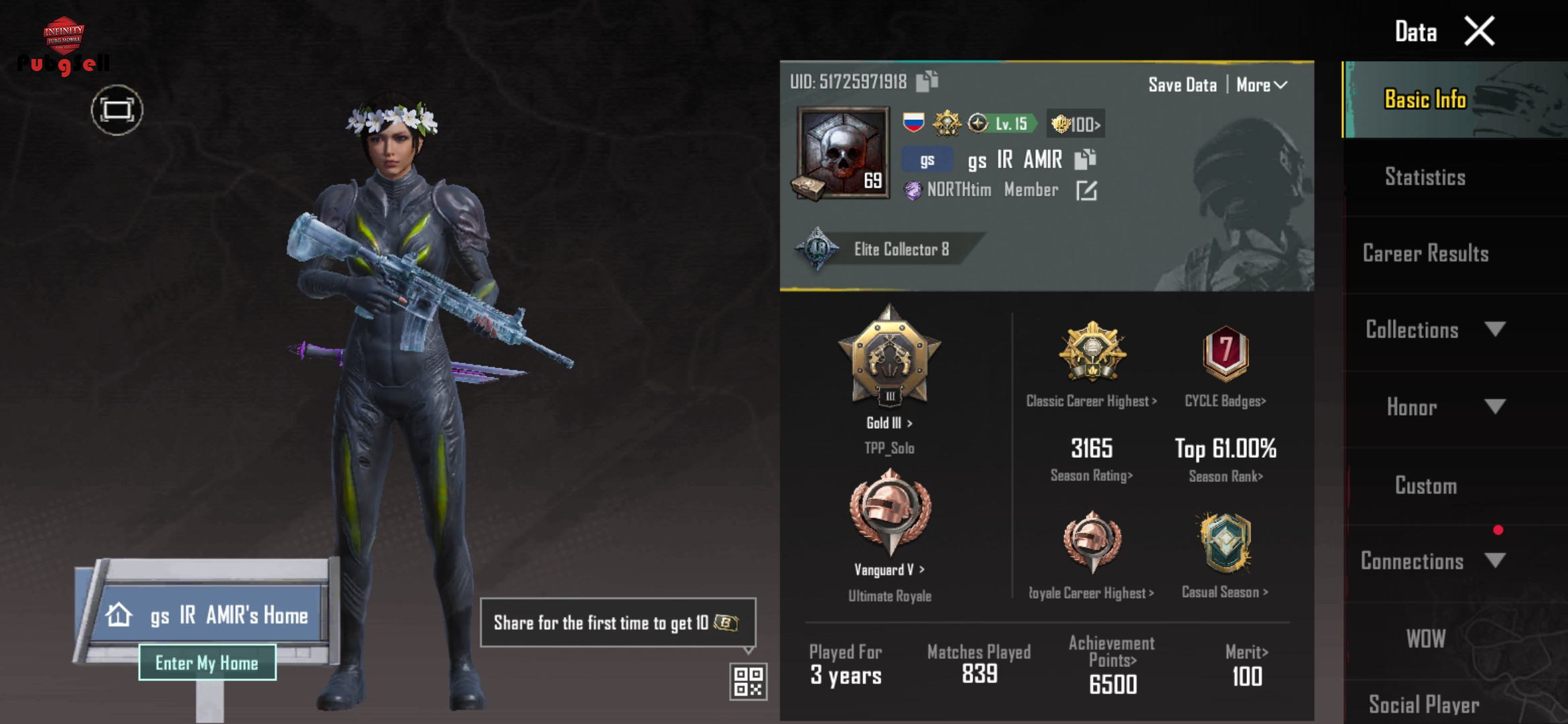Open the WOW tab
Screen dimensions: 1568x724
point(1425,639)
